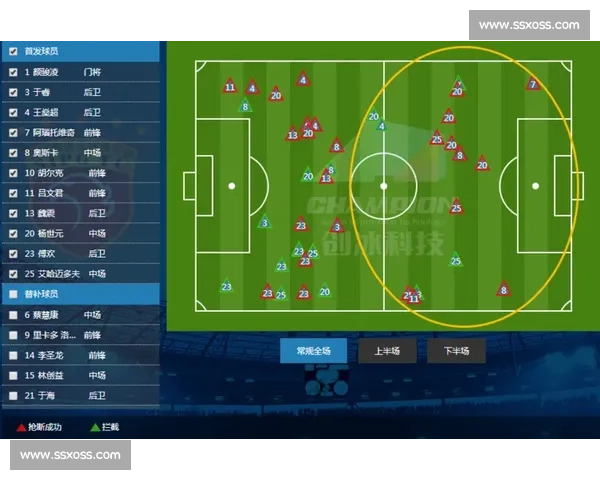Toggle player 13 魏震 checkbox
The image size is (600, 480).
(12, 213)
